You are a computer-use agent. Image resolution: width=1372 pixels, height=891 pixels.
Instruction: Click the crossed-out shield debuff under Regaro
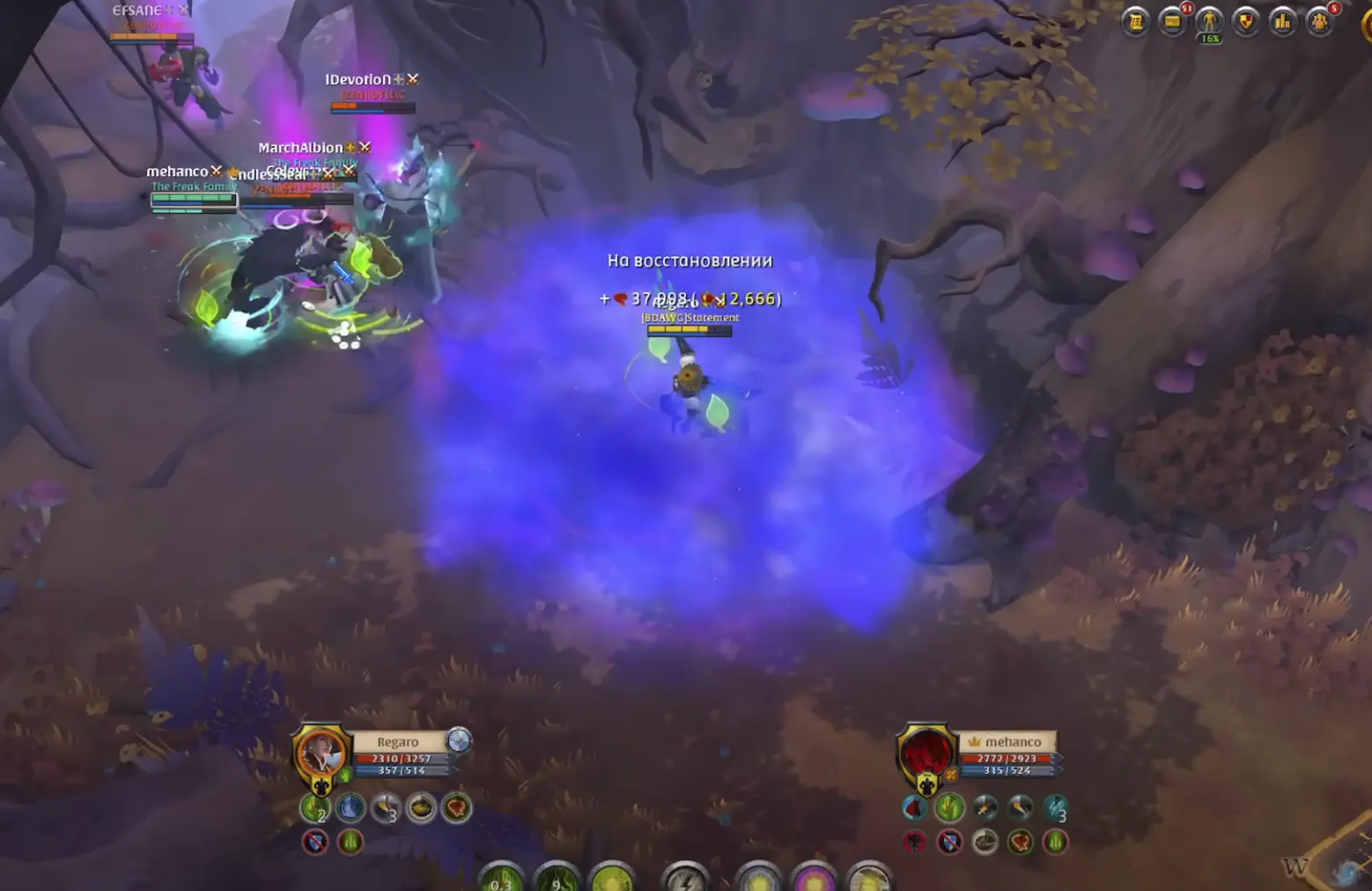point(315,841)
